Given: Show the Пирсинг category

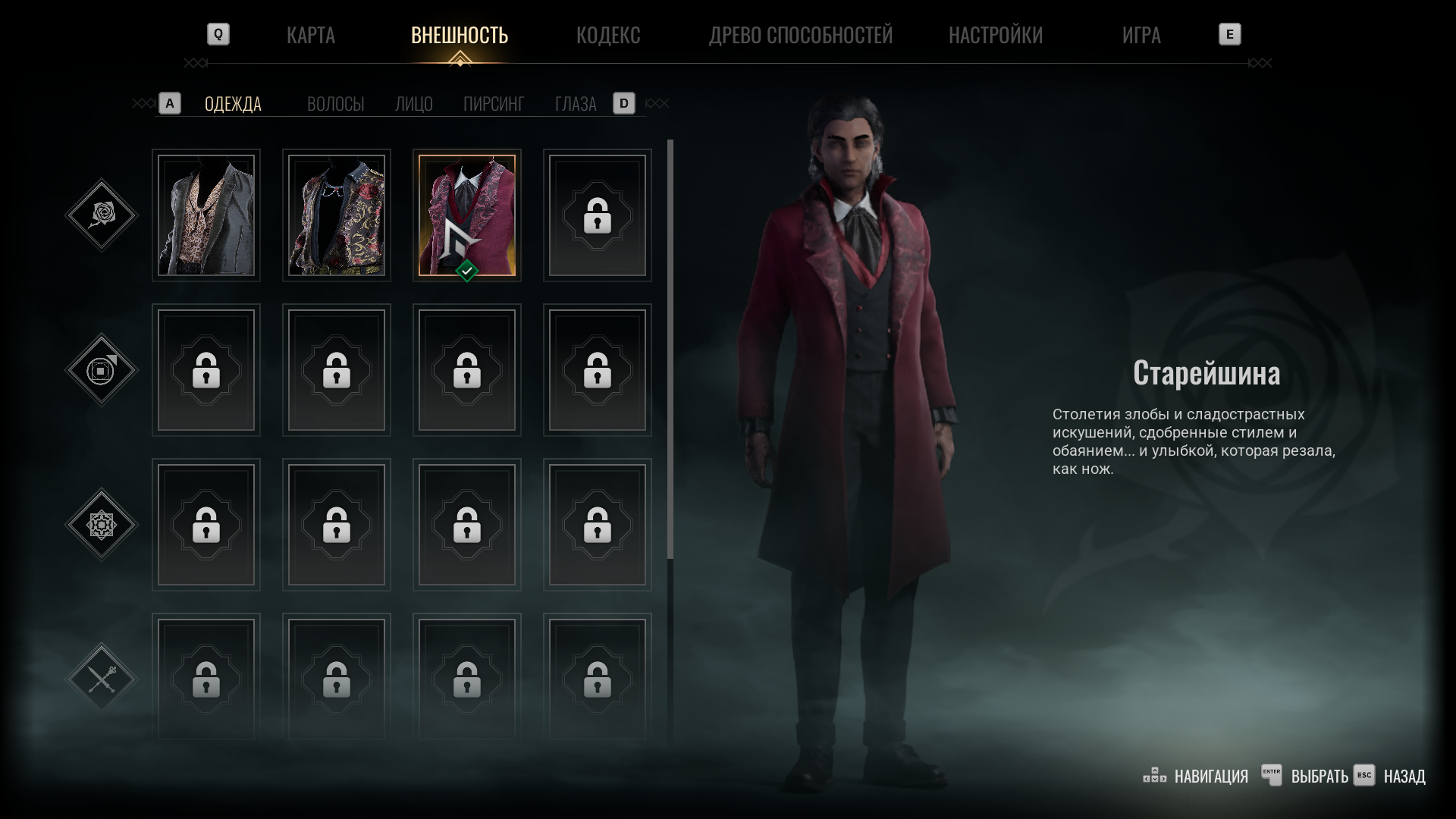Looking at the screenshot, I should point(493,104).
